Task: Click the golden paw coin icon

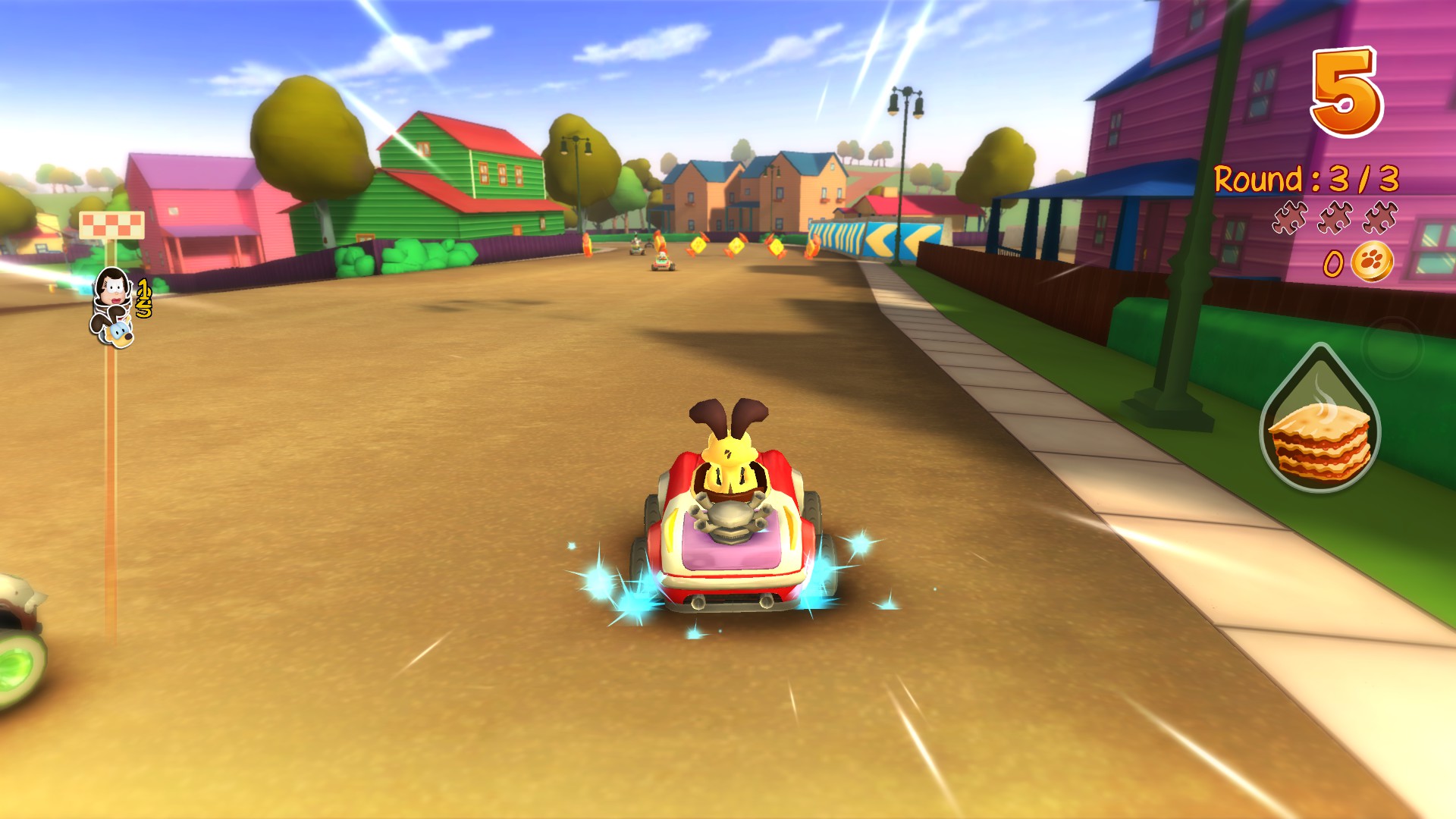Action: point(1373,262)
